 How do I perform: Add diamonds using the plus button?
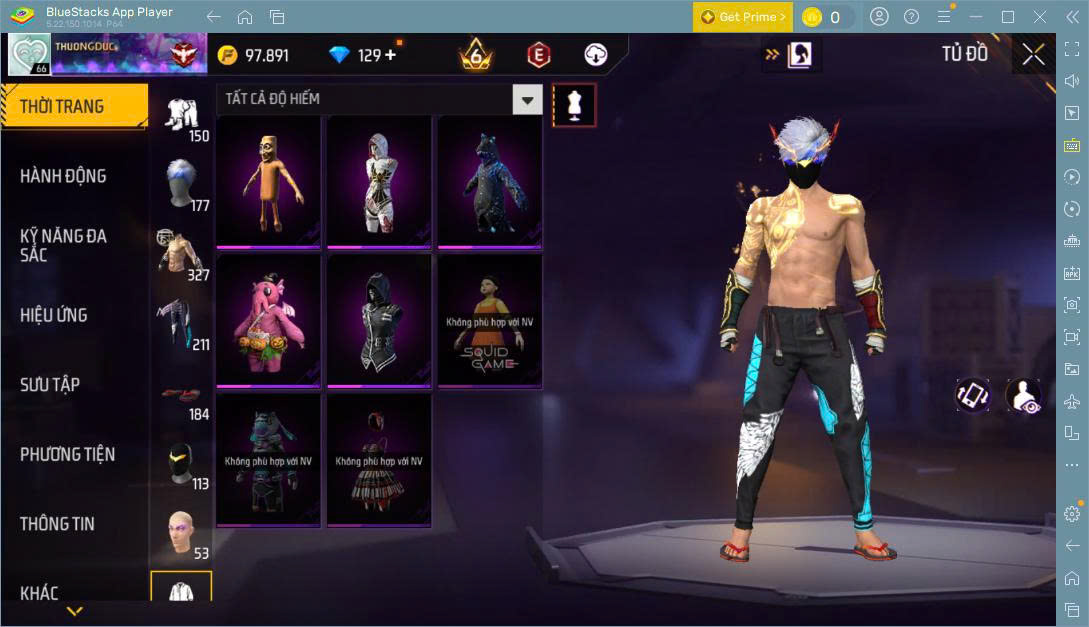(x=390, y=55)
